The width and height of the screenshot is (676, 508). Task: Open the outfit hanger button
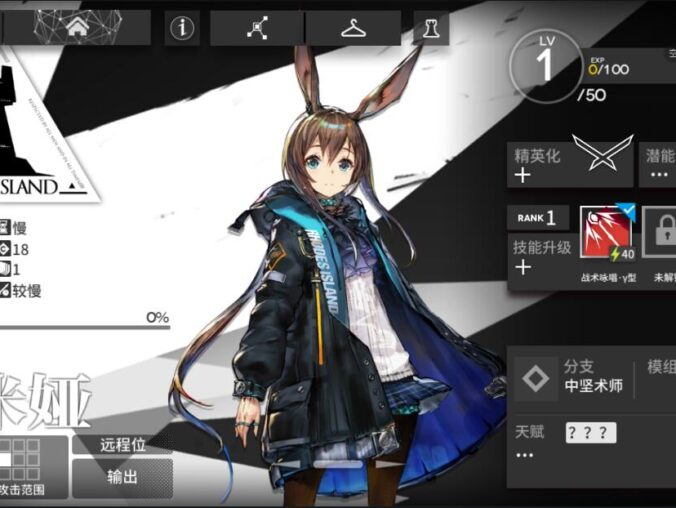pyautogui.click(x=353, y=28)
